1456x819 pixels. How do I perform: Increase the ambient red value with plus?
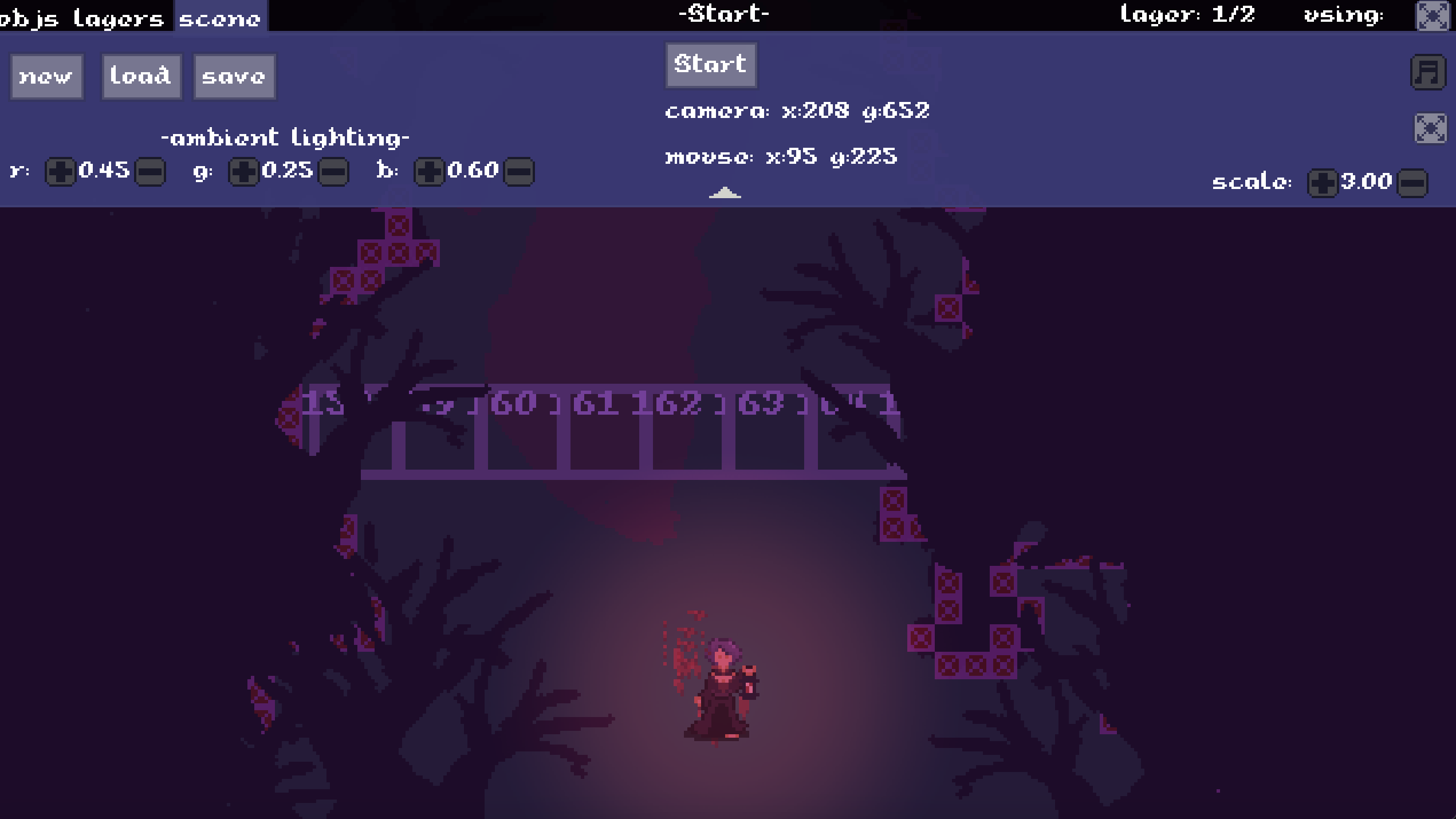coord(60,170)
